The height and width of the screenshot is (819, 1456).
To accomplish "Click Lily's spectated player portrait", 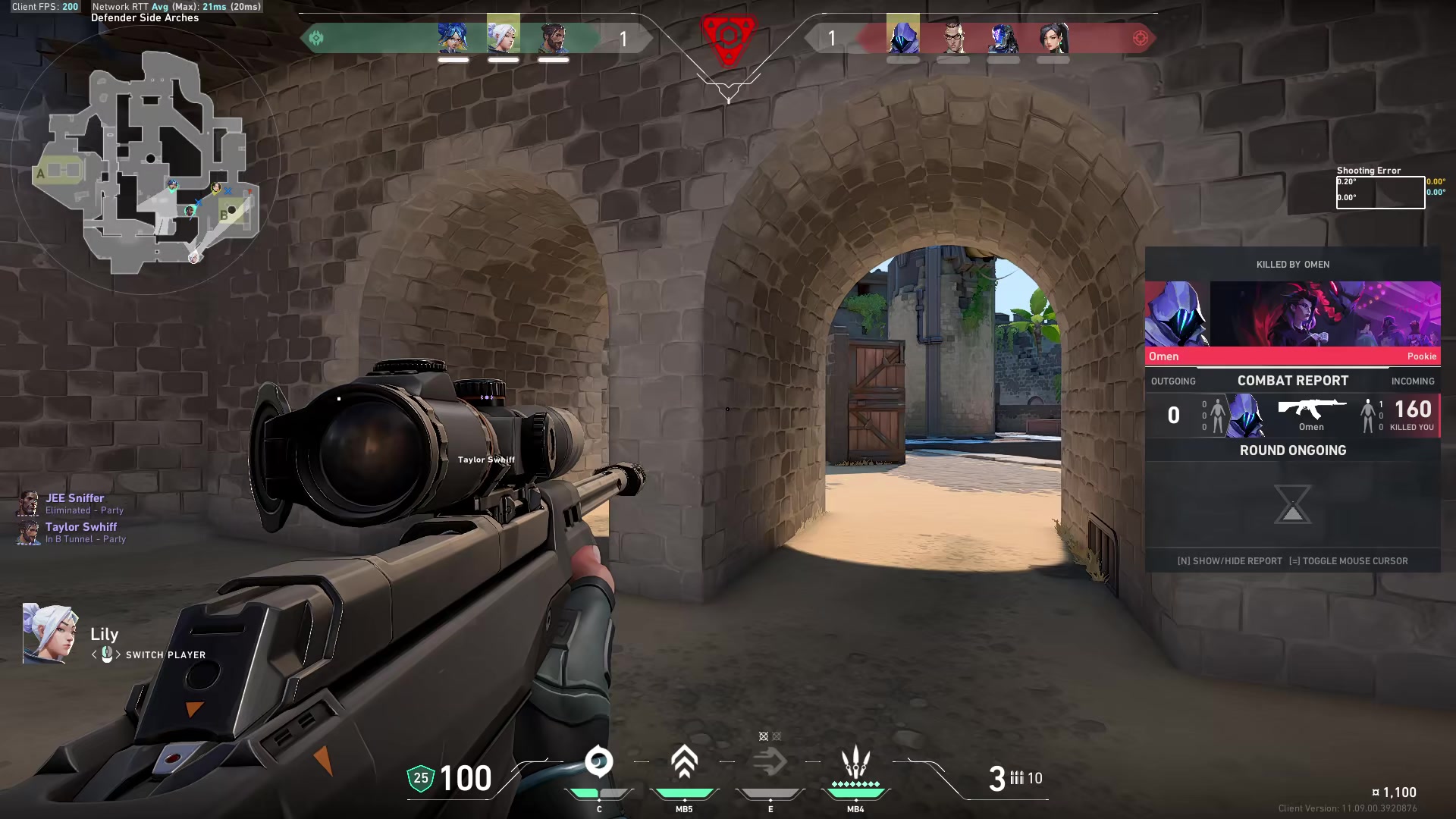I will point(49,634).
